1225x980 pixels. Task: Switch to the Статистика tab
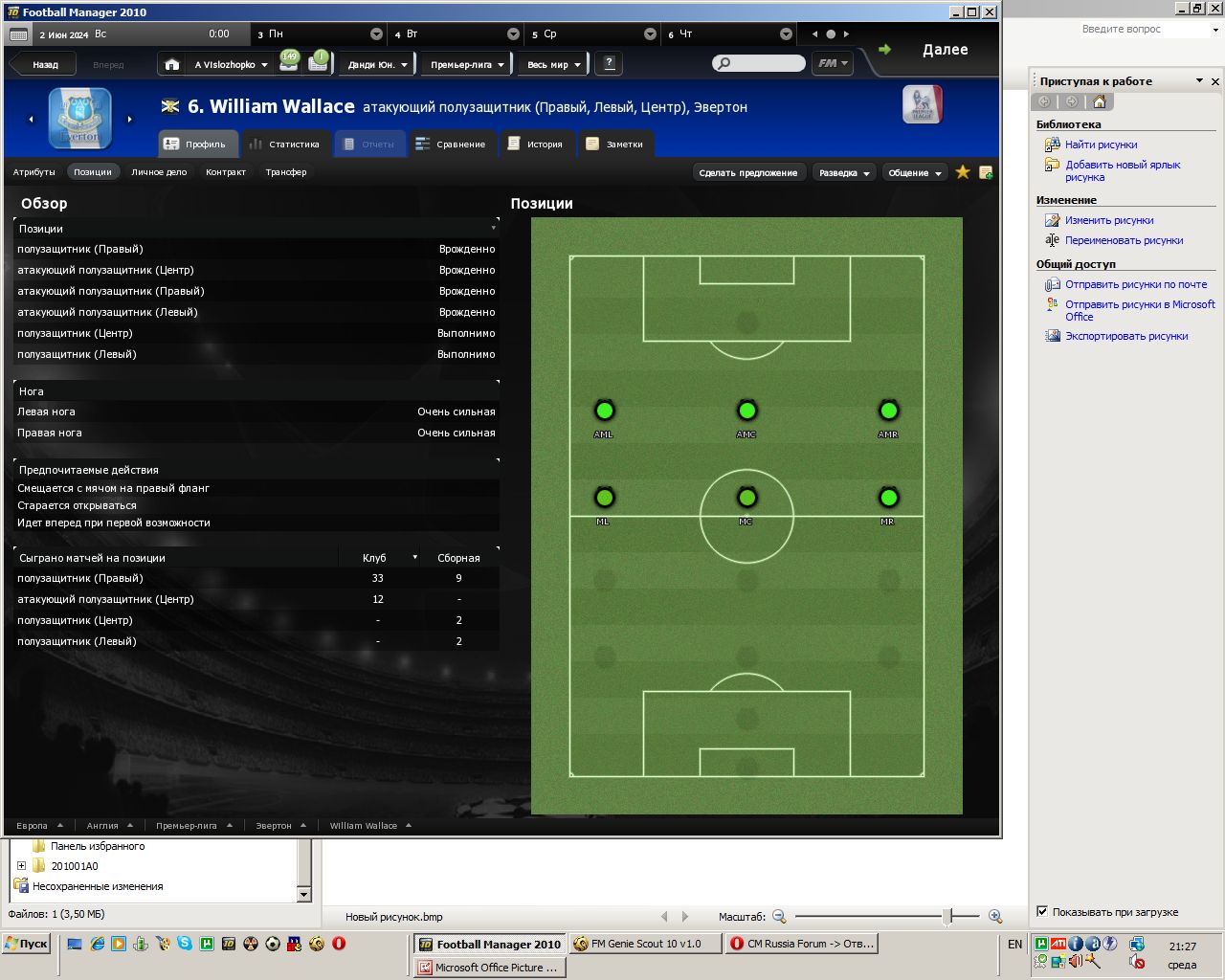point(284,144)
